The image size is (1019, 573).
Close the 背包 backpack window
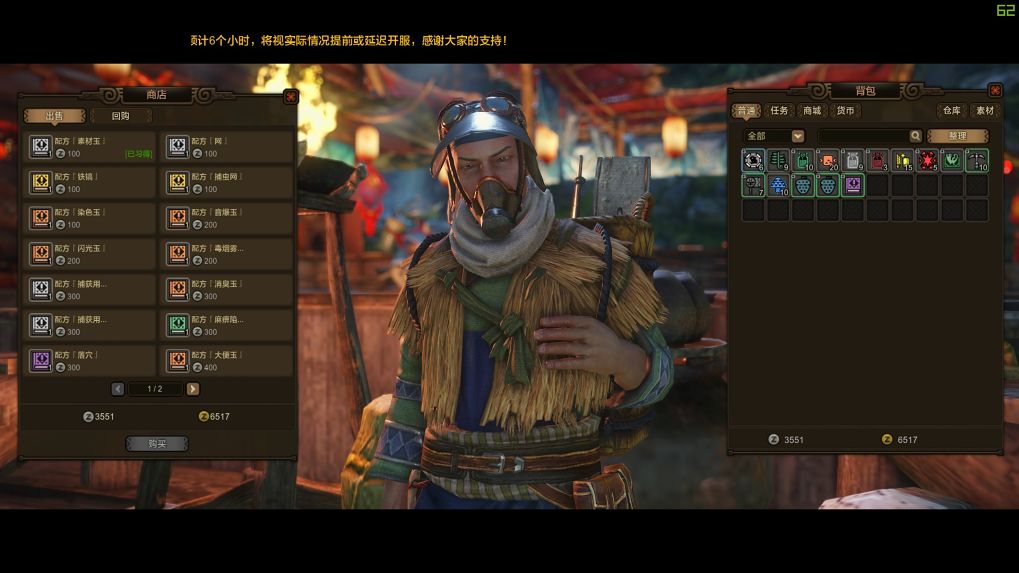994,91
